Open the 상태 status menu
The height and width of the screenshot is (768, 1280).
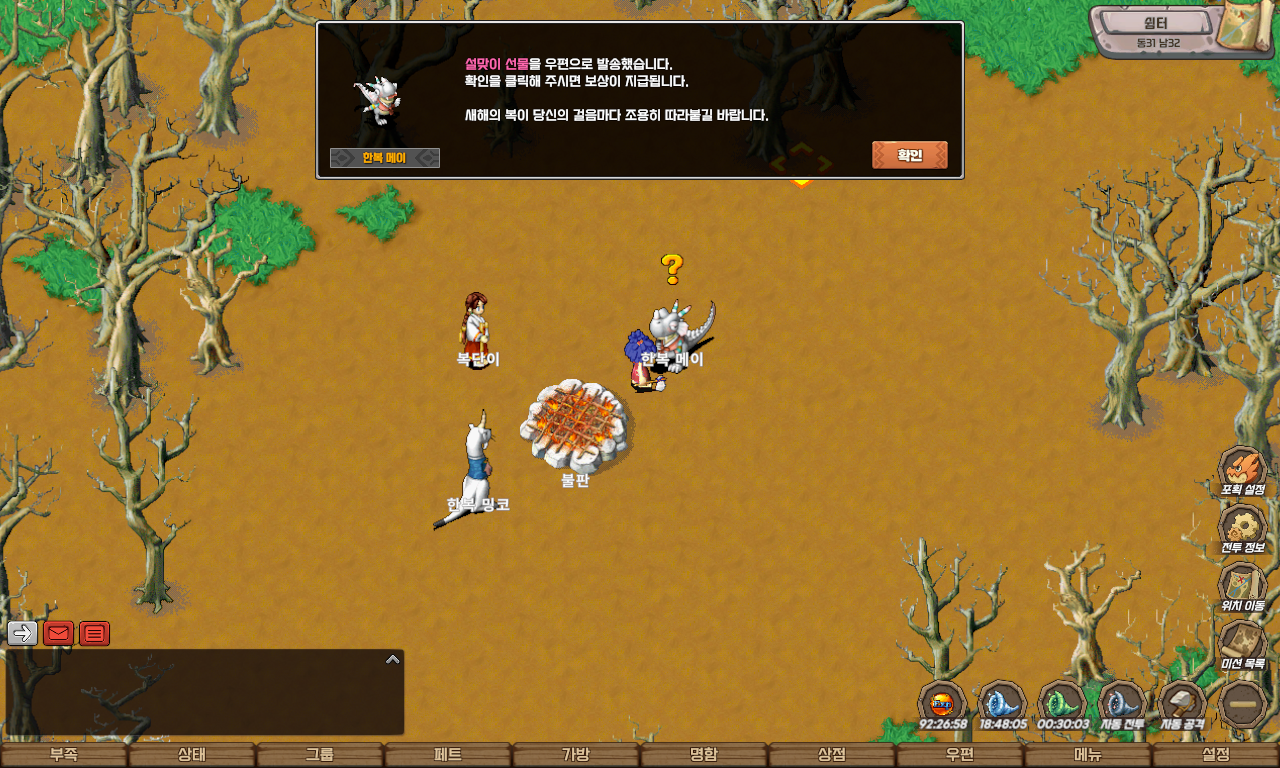(192, 755)
